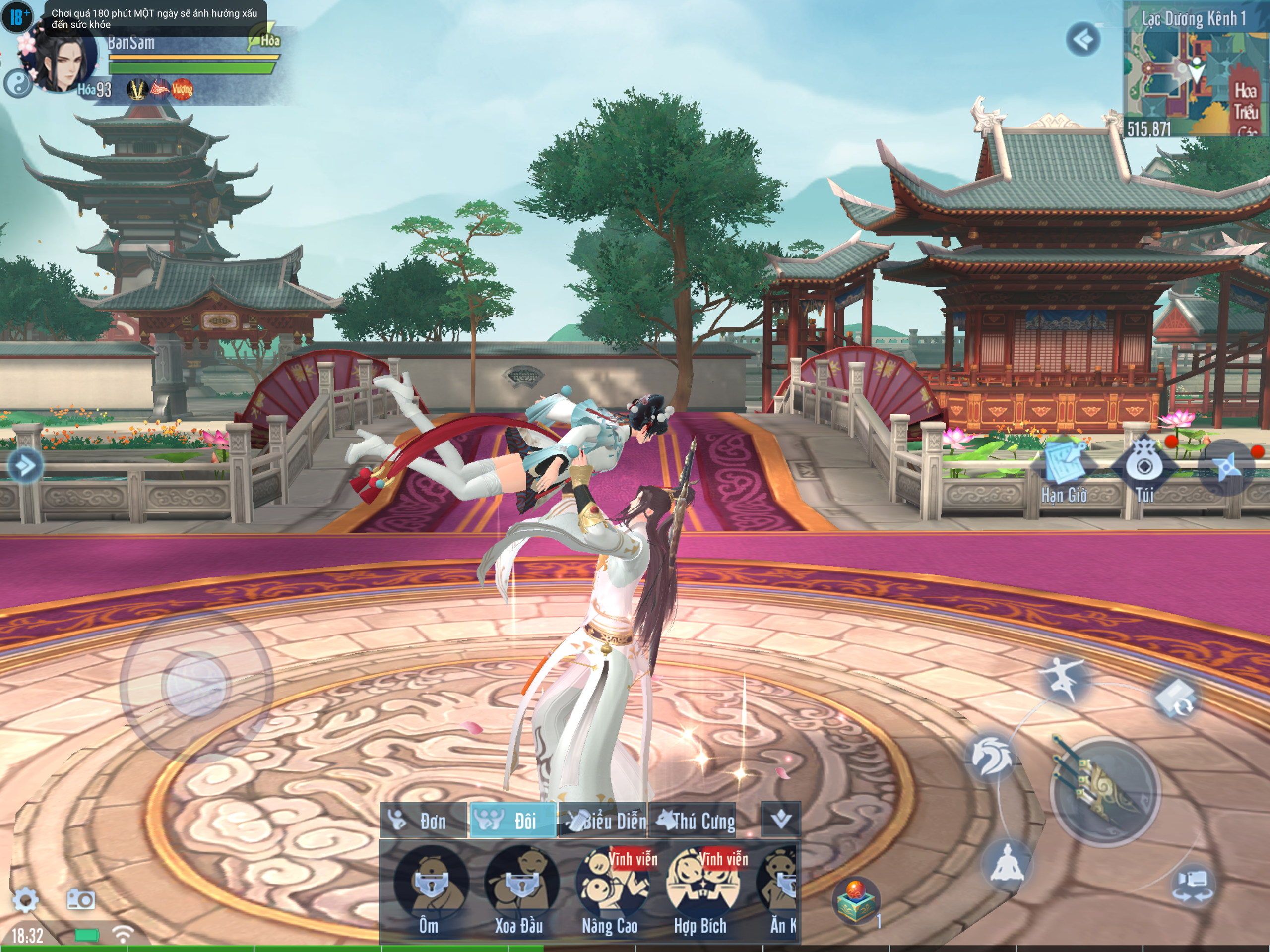Switch to the Đơn emote tab

(x=424, y=821)
